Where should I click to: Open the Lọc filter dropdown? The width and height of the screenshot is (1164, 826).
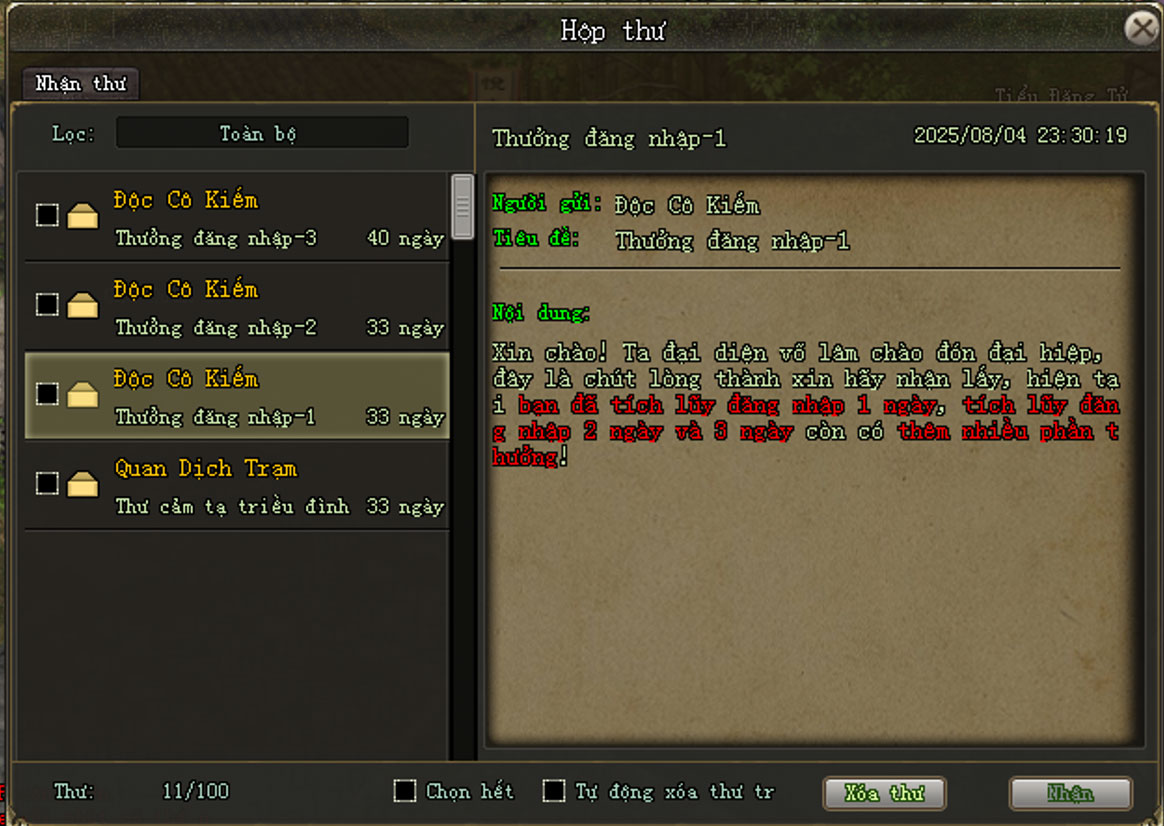pyautogui.click(x=262, y=133)
